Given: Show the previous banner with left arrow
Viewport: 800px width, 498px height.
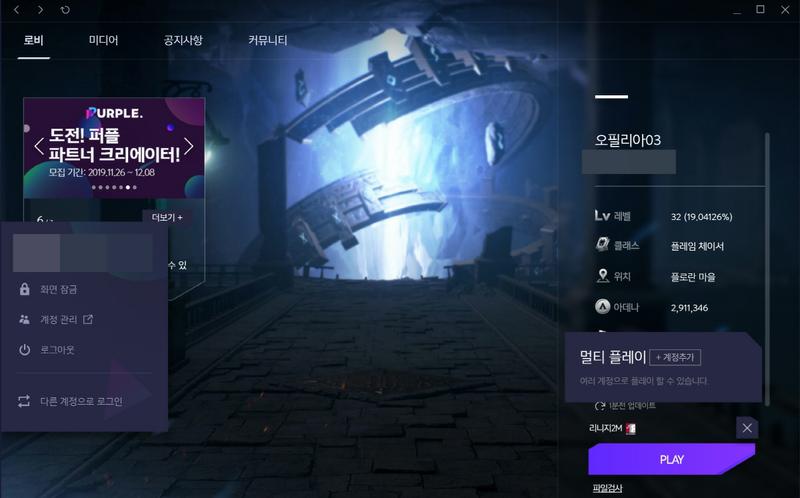Looking at the screenshot, I should pos(38,147).
